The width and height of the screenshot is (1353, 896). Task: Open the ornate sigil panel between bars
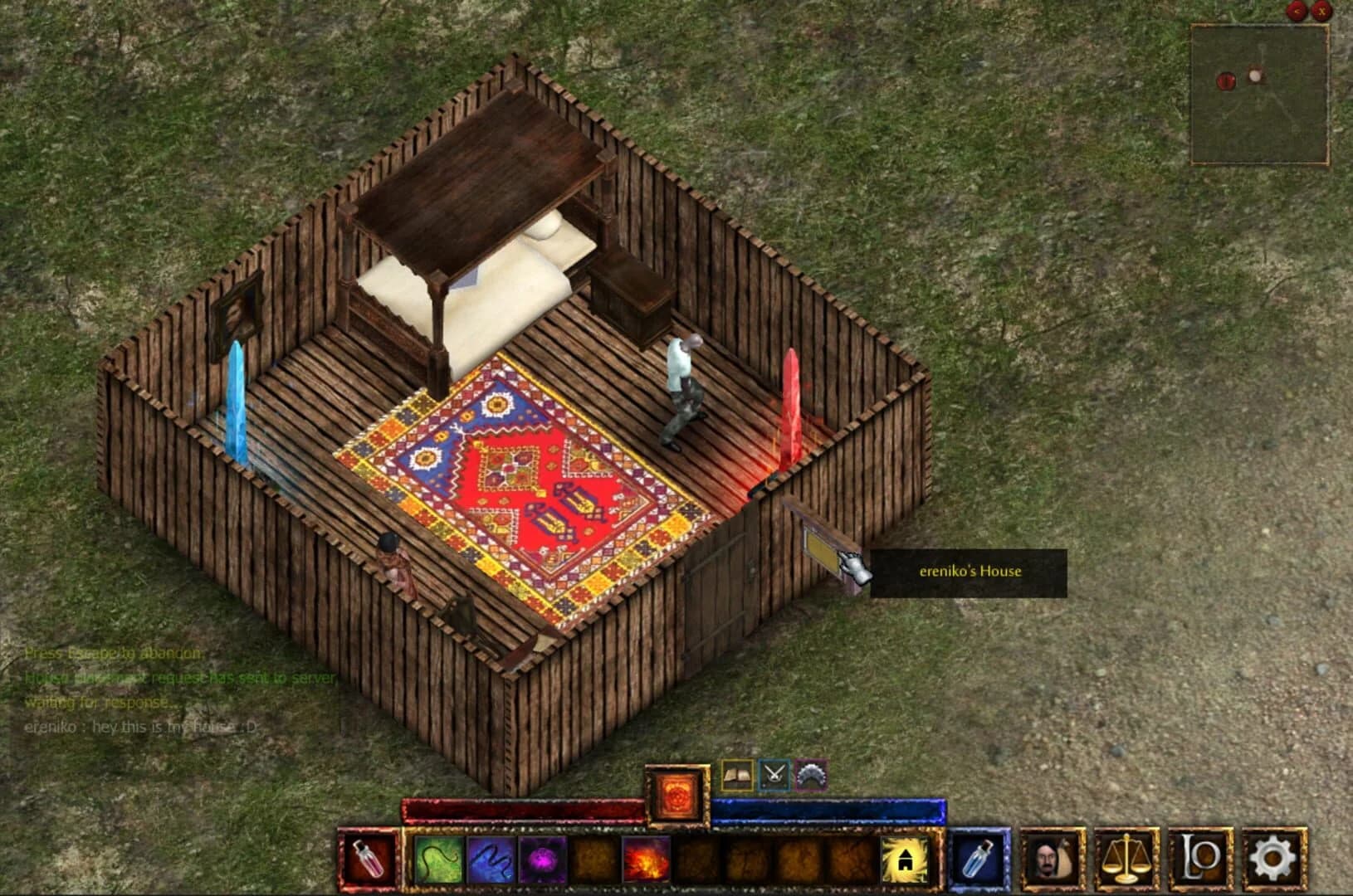click(x=676, y=794)
